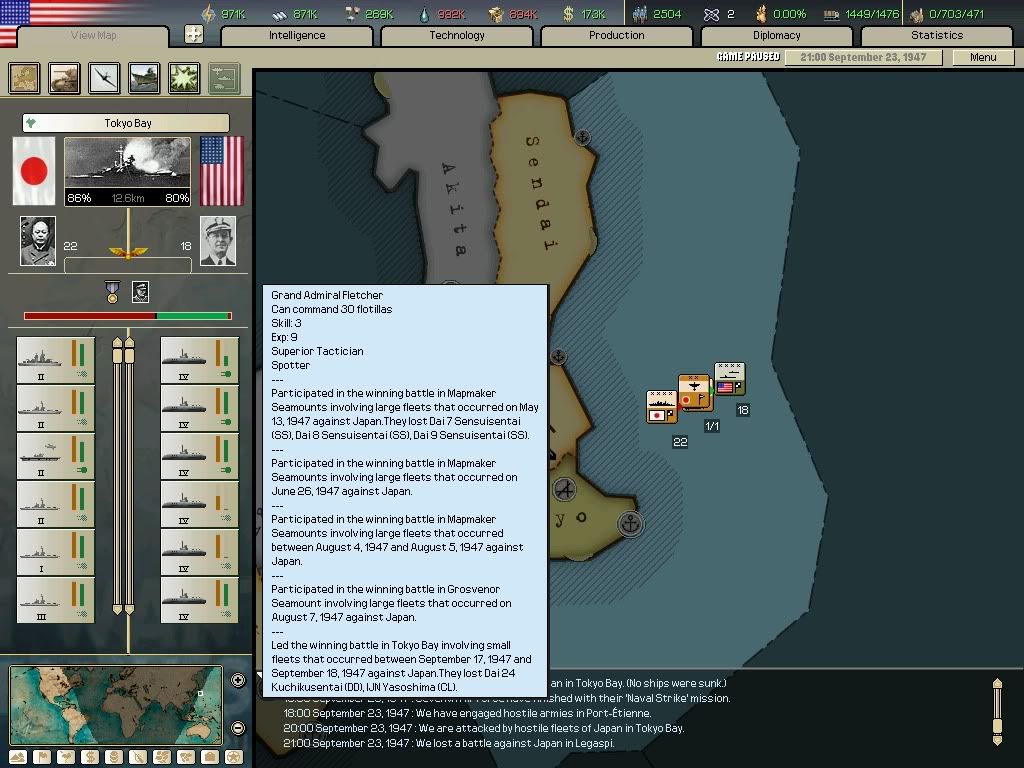Zoom in with the minimap plus button
The height and width of the screenshot is (768, 1024).
pyautogui.click(x=238, y=681)
